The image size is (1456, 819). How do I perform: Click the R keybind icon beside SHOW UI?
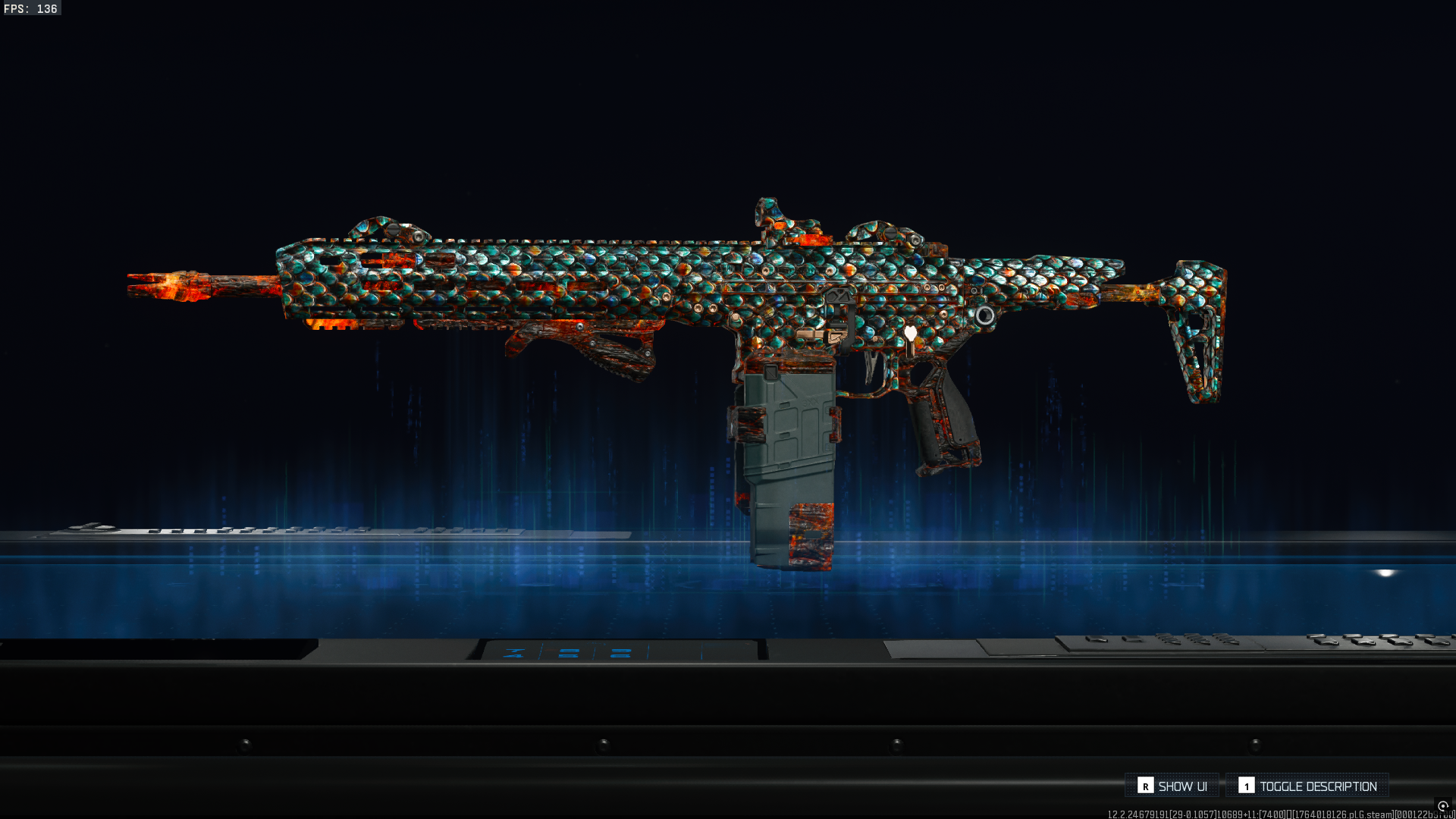(x=1147, y=786)
